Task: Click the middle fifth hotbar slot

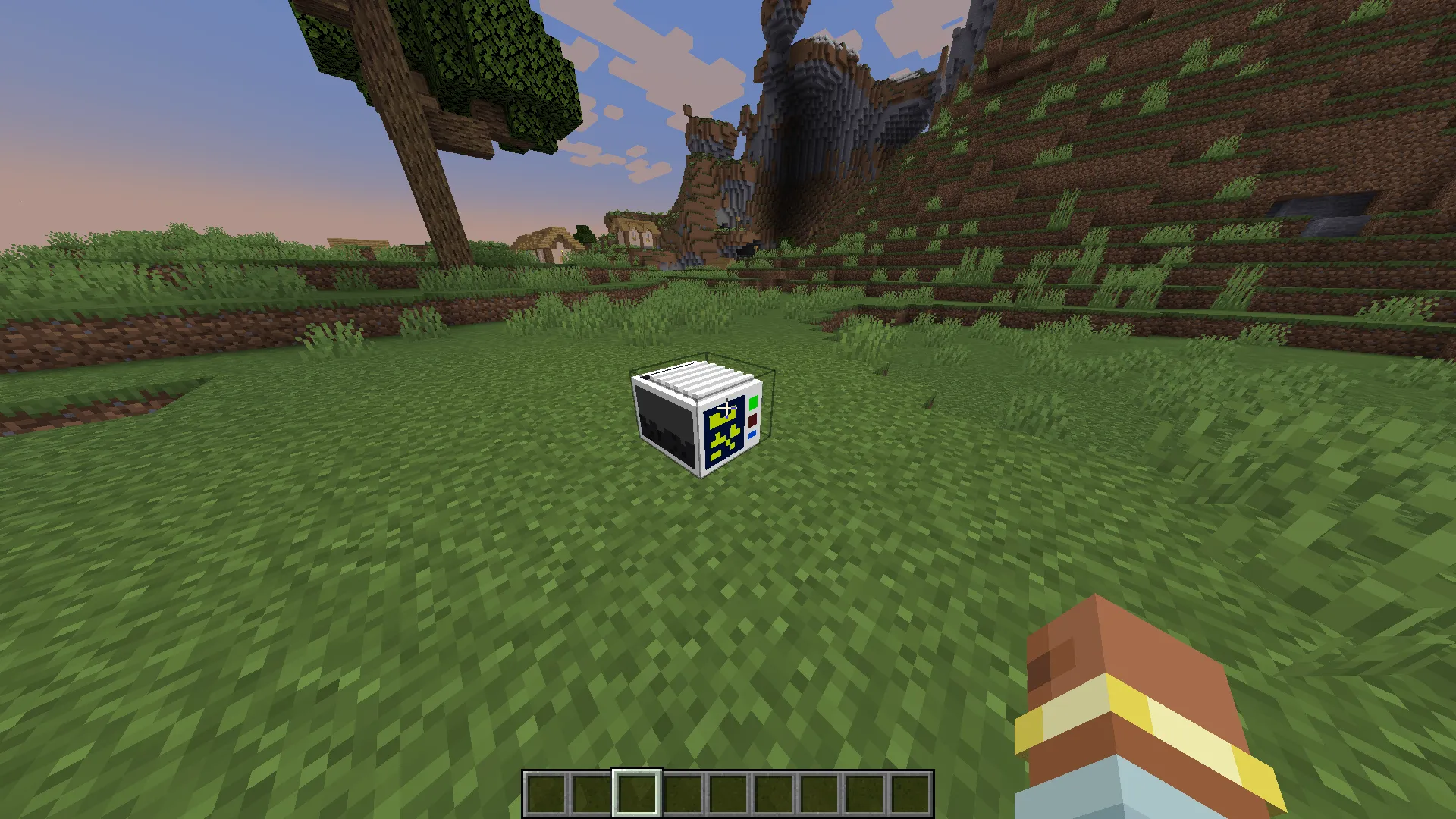Action: tap(726, 792)
